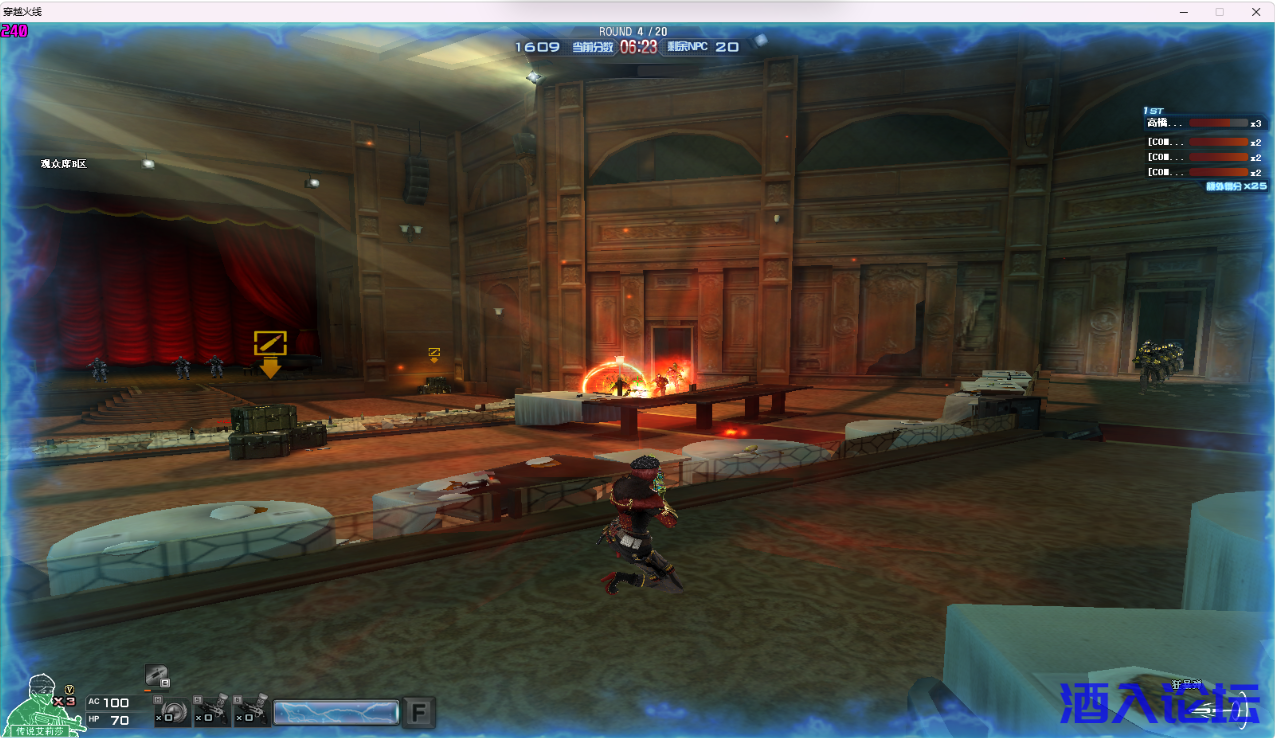This screenshot has width=1275, height=738.
Task: Minimize the game window
Action: coord(1183,12)
